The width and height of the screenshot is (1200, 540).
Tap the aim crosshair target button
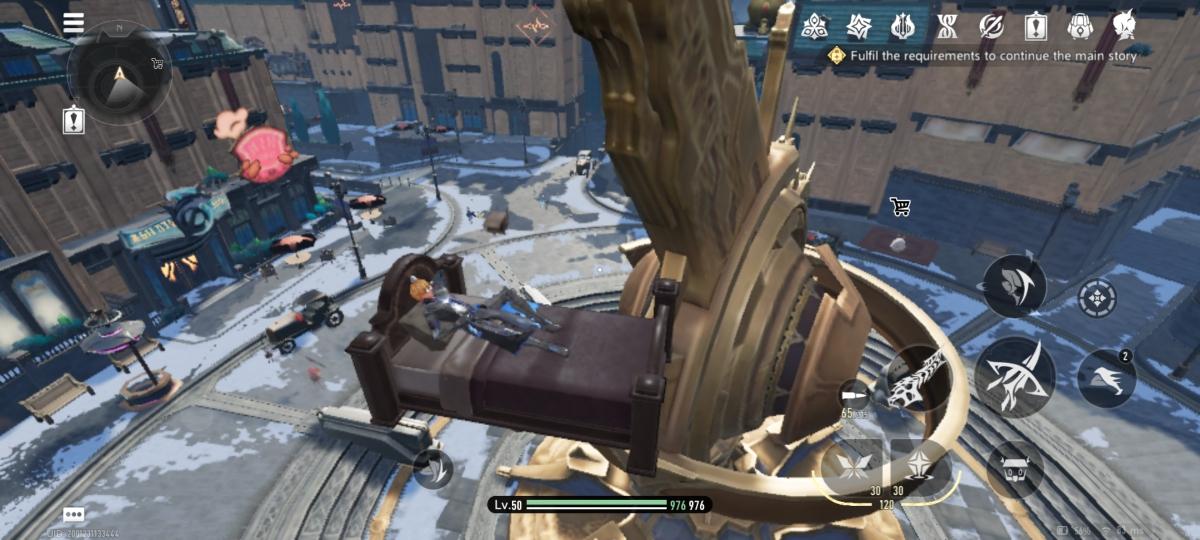click(1097, 298)
